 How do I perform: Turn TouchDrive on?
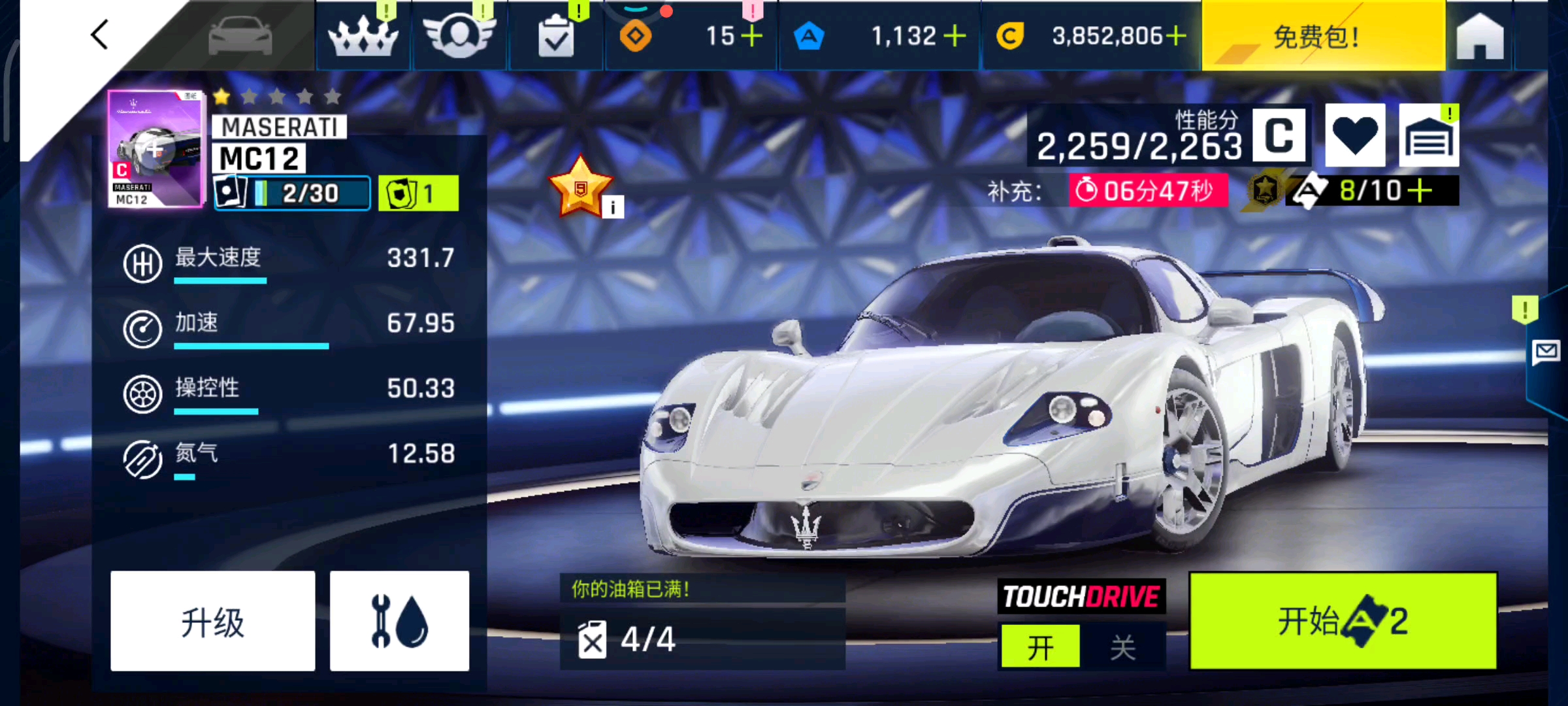[1040, 647]
